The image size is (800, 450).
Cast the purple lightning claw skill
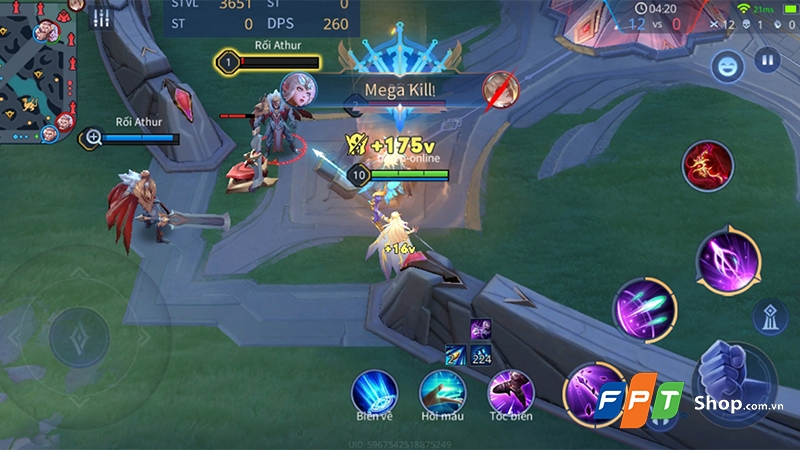point(728,260)
